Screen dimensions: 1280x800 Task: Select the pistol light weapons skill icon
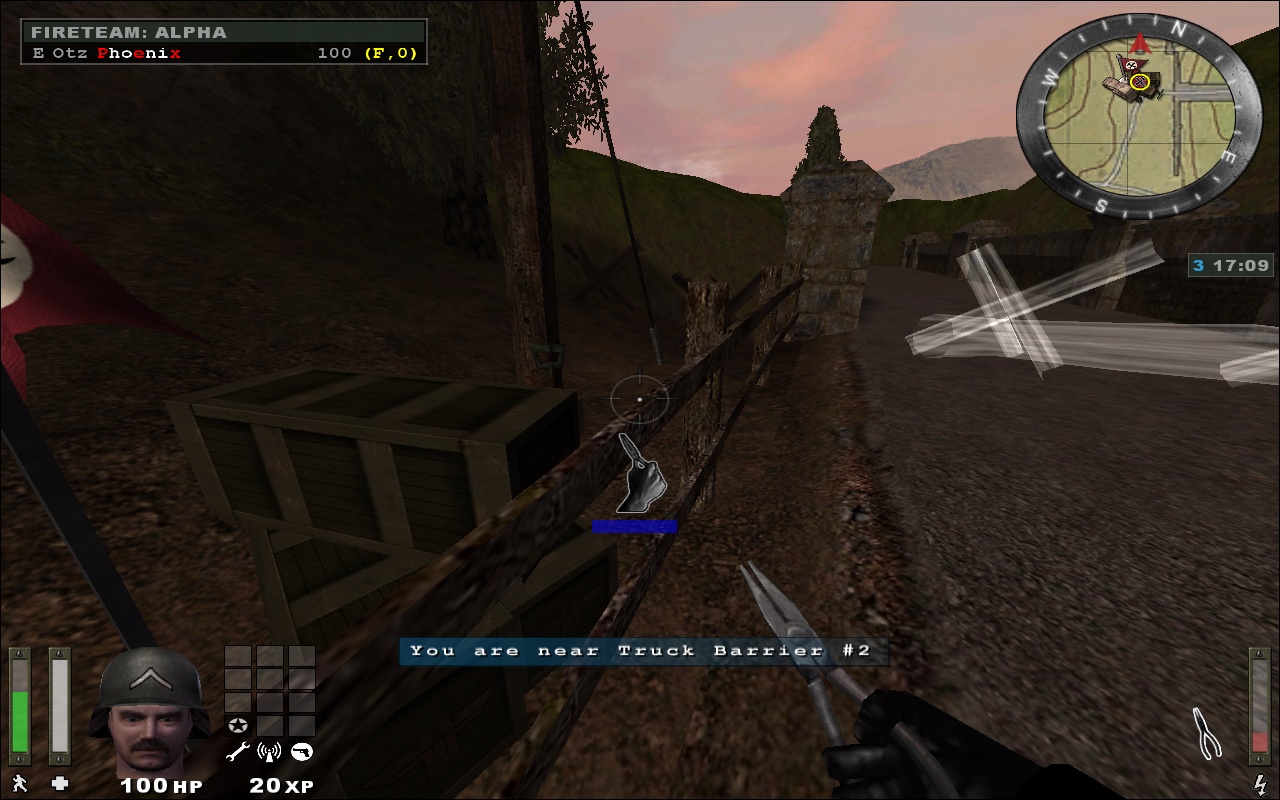(301, 752)
